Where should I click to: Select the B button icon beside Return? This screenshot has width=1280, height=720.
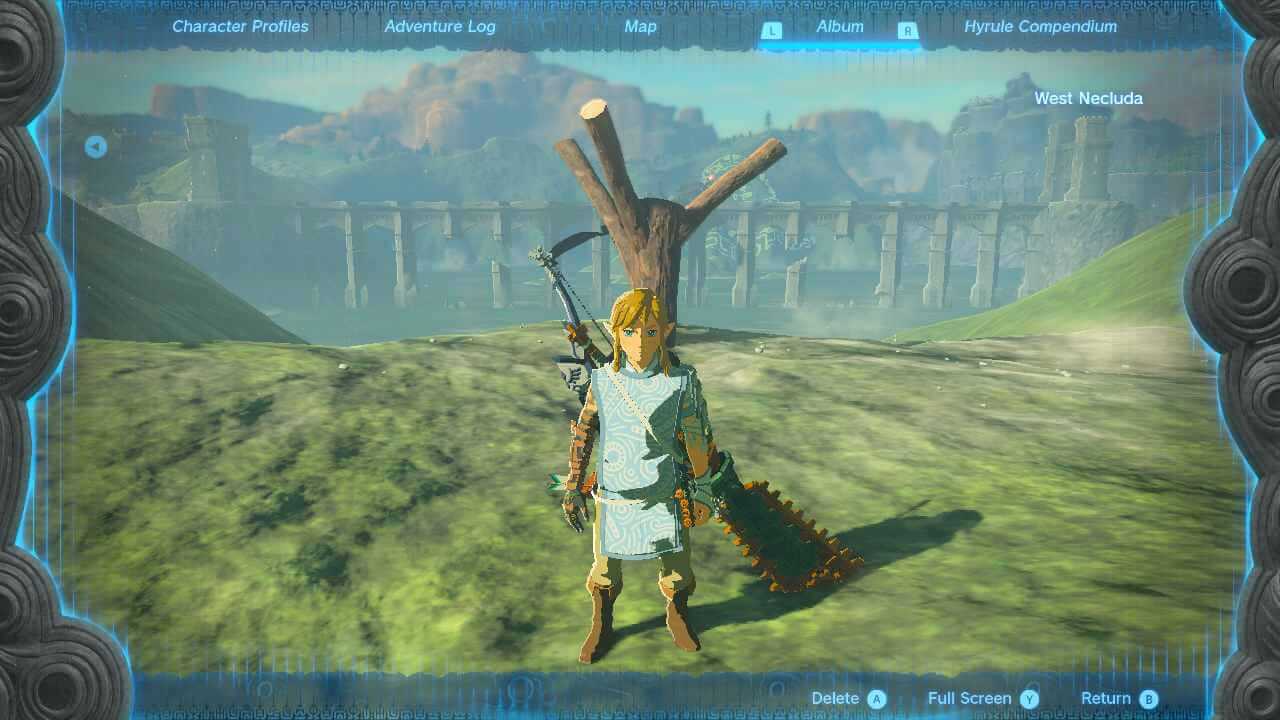coord(1146,698)
